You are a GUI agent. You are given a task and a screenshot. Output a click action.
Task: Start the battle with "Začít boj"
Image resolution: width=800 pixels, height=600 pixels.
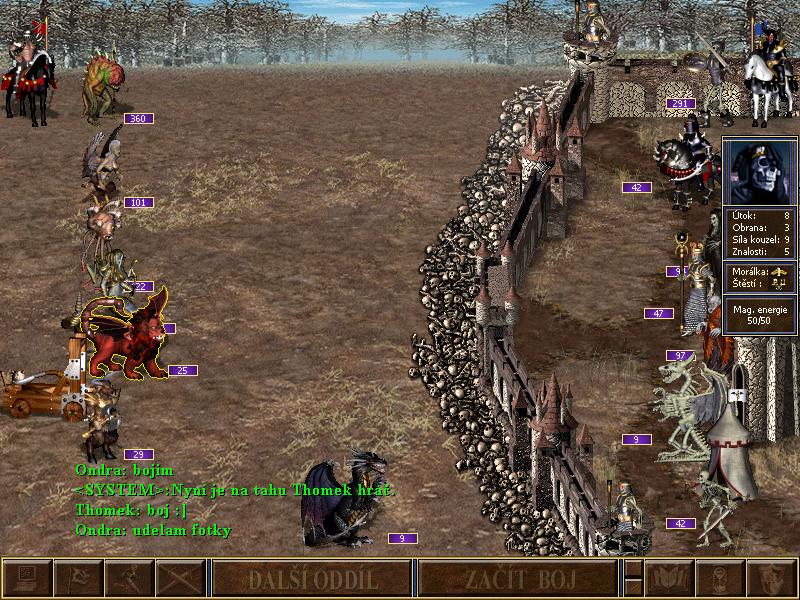(517, 579)
